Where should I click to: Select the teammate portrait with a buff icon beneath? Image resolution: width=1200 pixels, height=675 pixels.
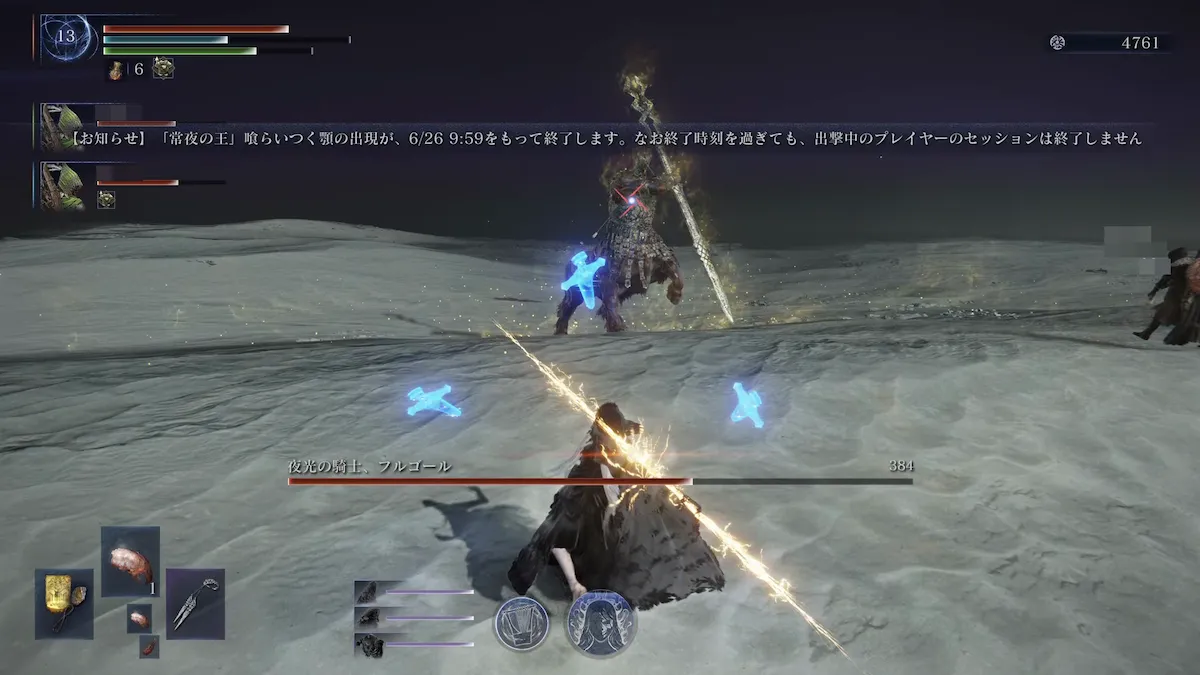[62, 185]
